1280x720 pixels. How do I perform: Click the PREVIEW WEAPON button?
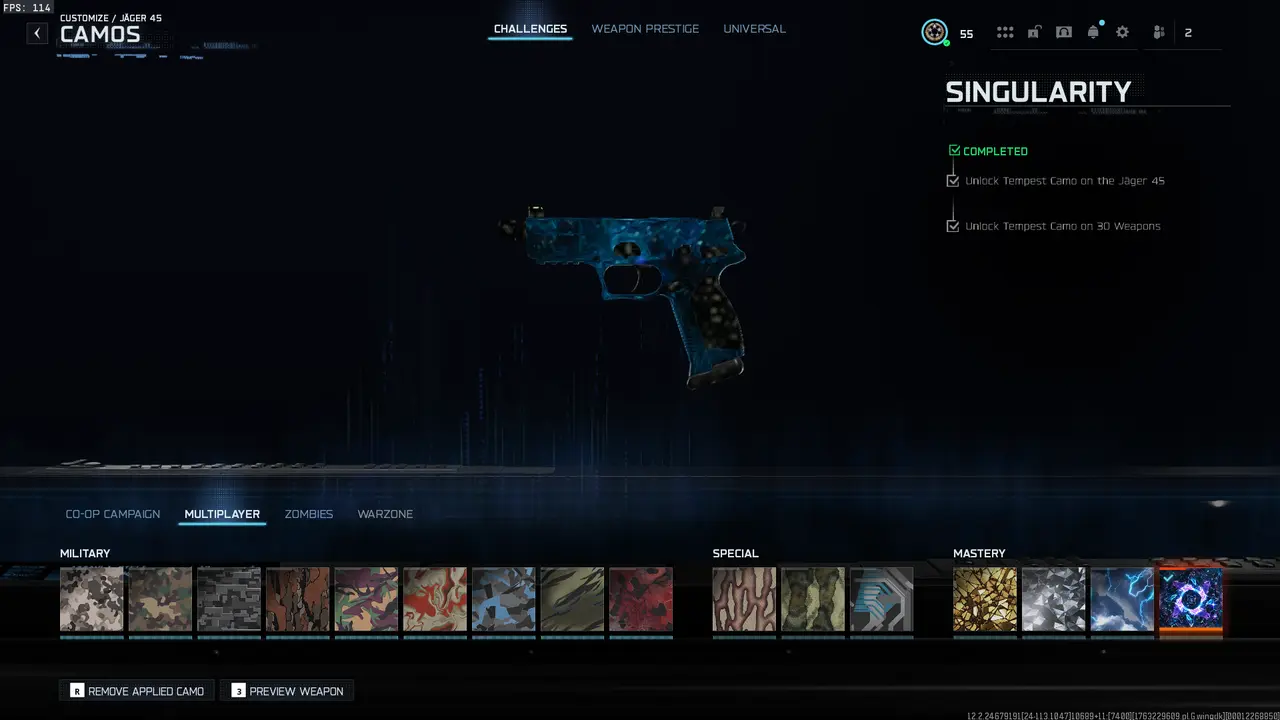pyautogui.click(x=287, y=690)
